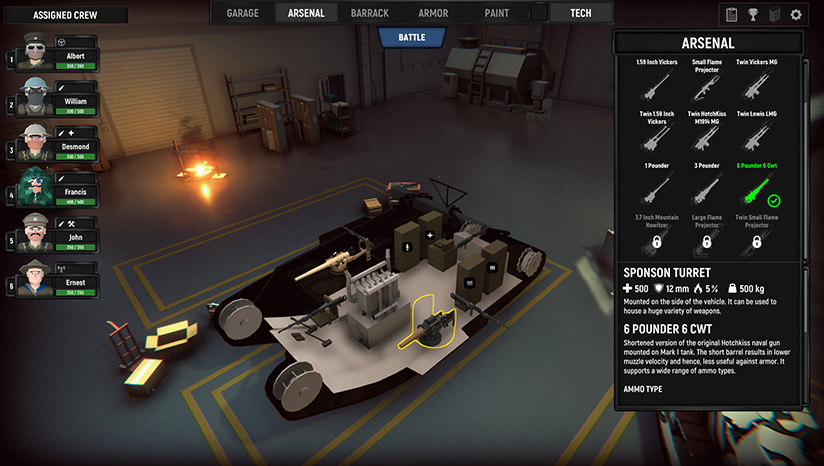Go to the Paint tab
The height and width of the screenshot is (466, 824).
pos(496,13)
